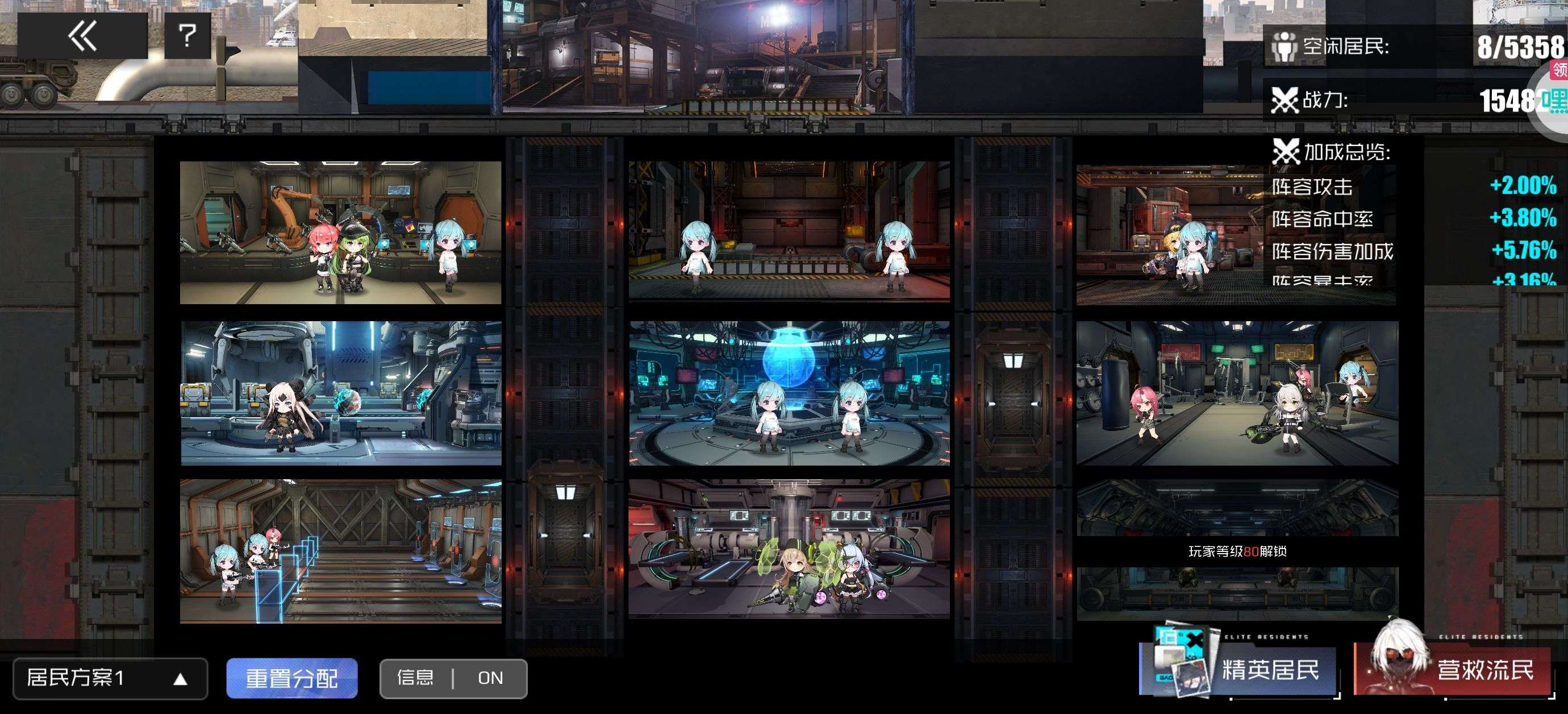Image resolution: width=1568 pixels, height=714 pixels.
Task: Open the question mark help
Action: click(187, 36)
